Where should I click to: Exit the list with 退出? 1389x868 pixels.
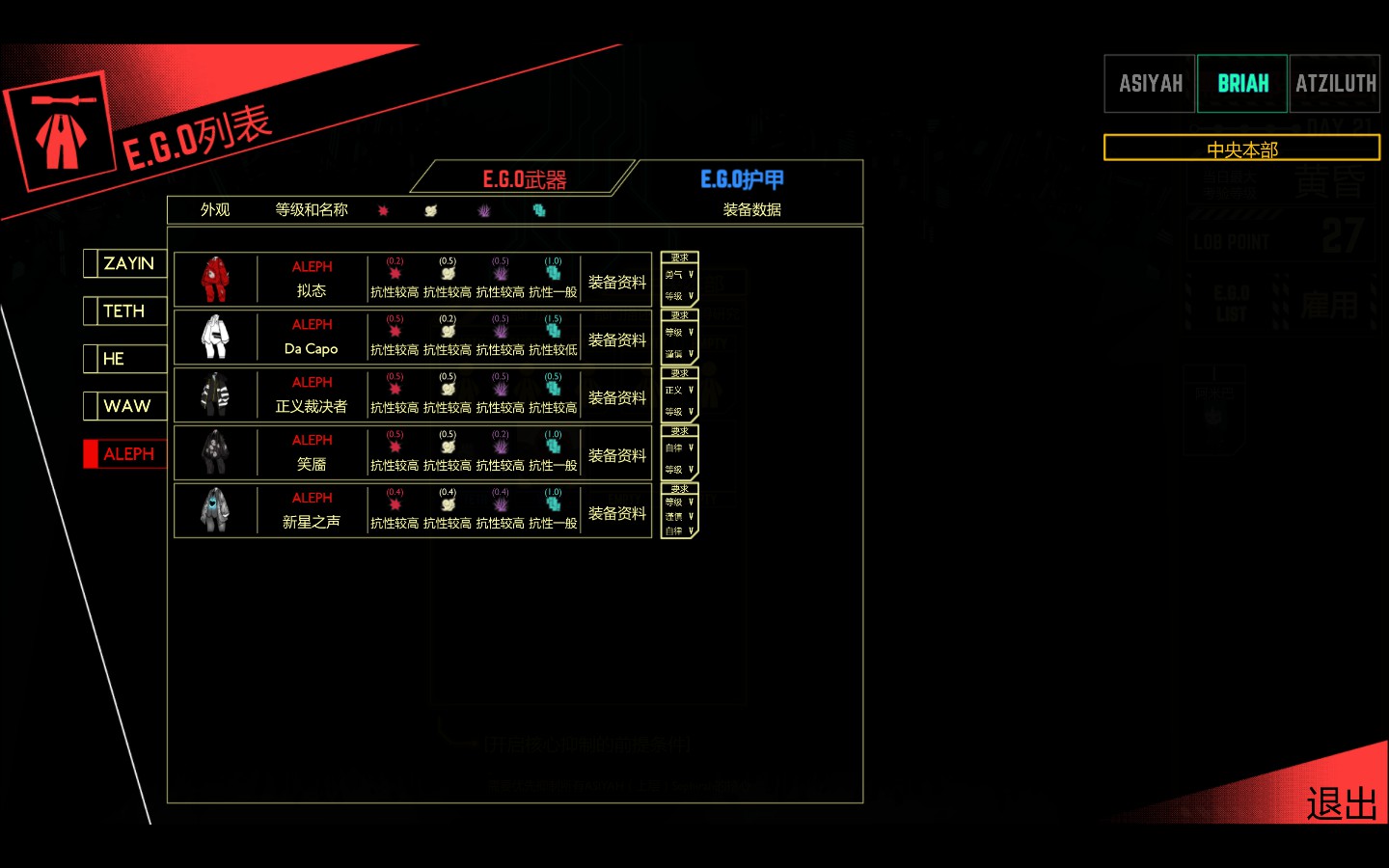coord(1341,803)
